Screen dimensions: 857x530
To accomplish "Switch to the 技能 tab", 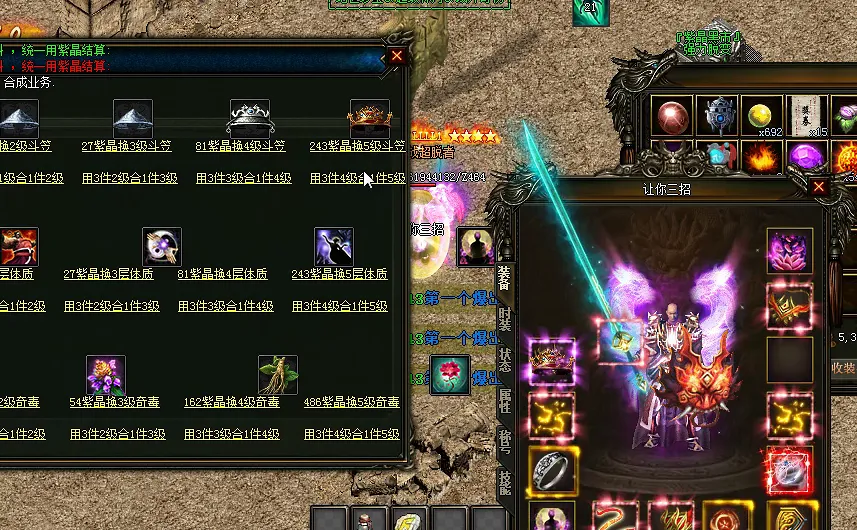I will [x=505, y=484].
